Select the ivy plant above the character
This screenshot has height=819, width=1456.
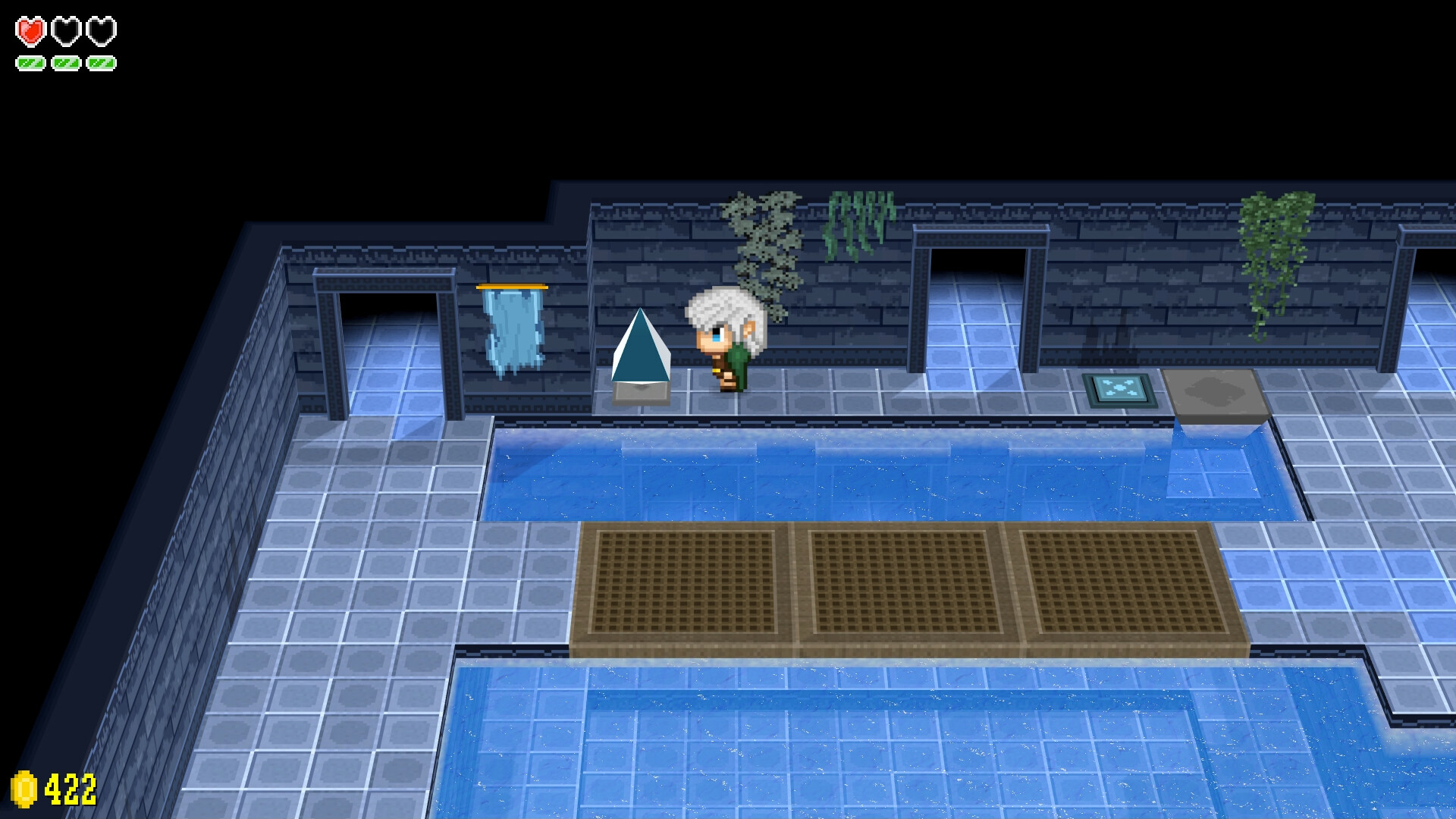pos(762,243)
